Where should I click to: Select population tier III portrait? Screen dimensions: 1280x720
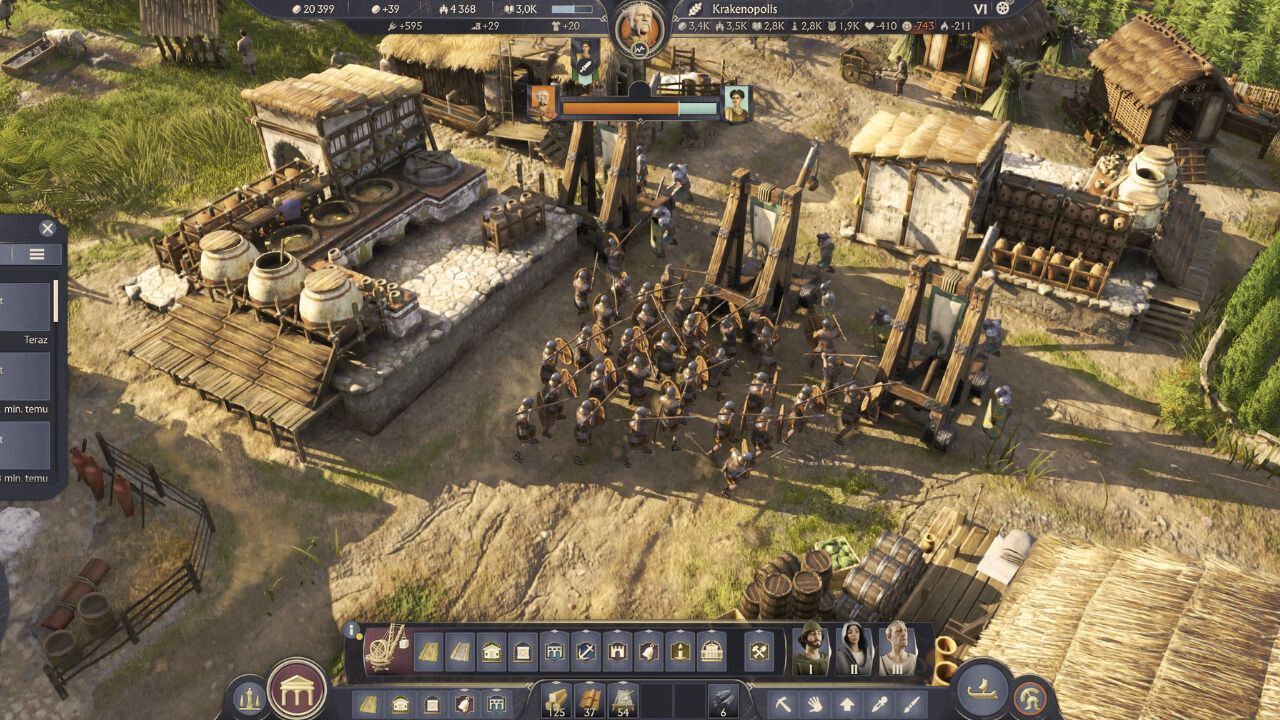[897, 650]
